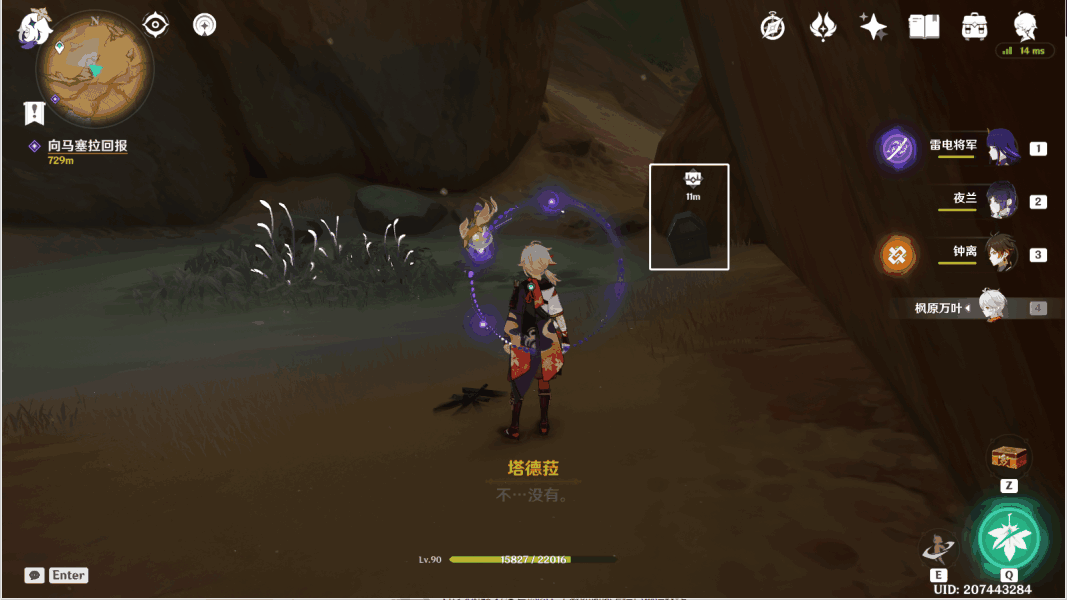Open the four-pointed star events icon

point(873,27)
